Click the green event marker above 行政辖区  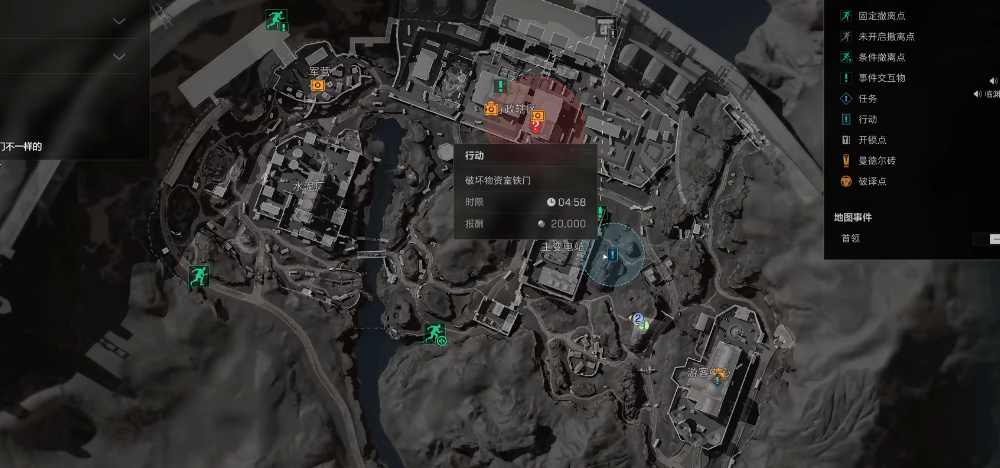tap(500, 86)
